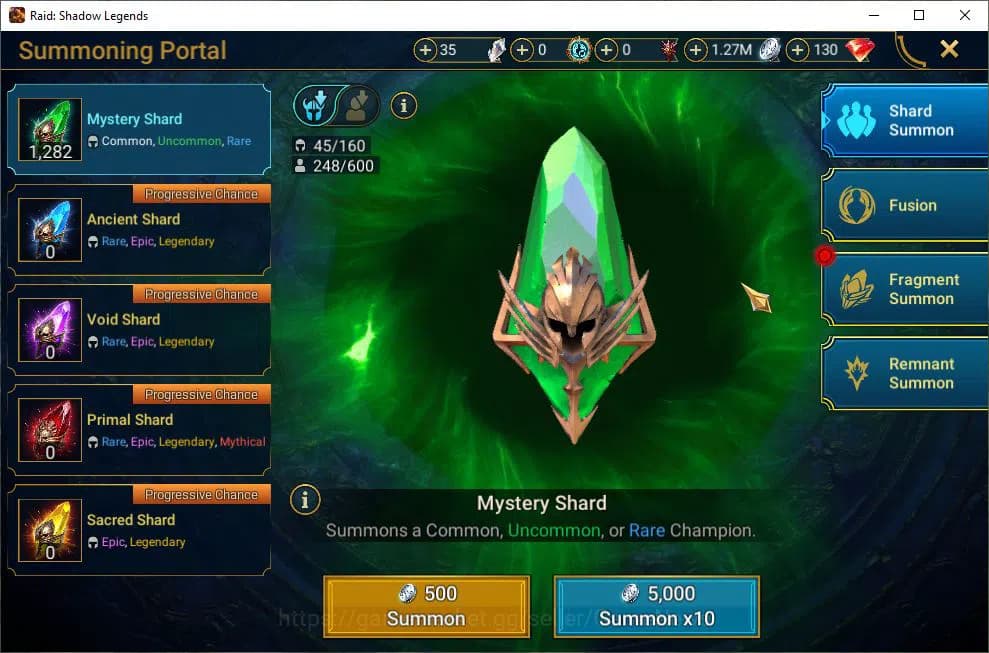Viewport: 989px width, 653px height.
Task: Click the info icon next to the summon mode toggles
Action: coord(403,104)
